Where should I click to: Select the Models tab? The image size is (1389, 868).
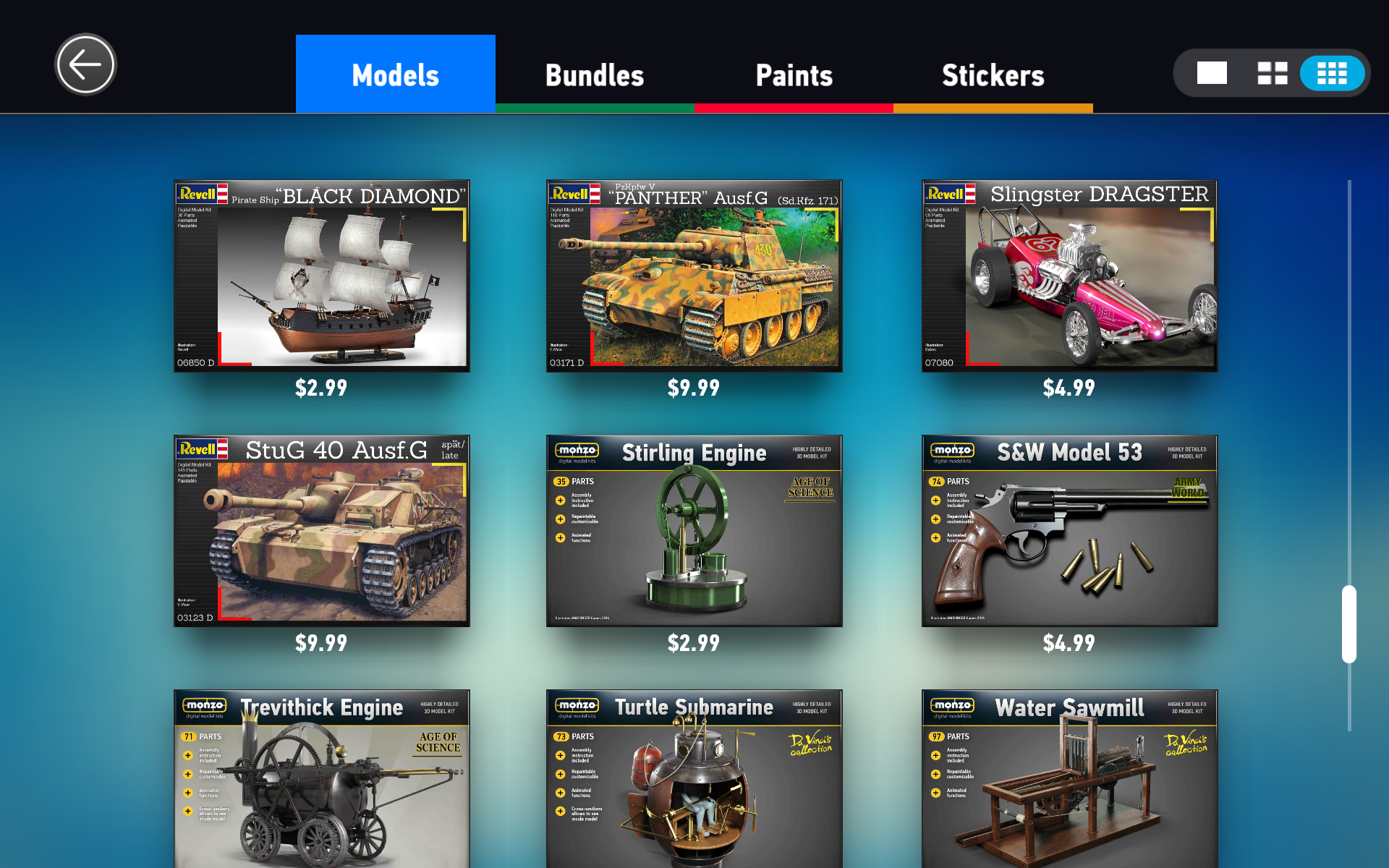(x=395, y=74)
